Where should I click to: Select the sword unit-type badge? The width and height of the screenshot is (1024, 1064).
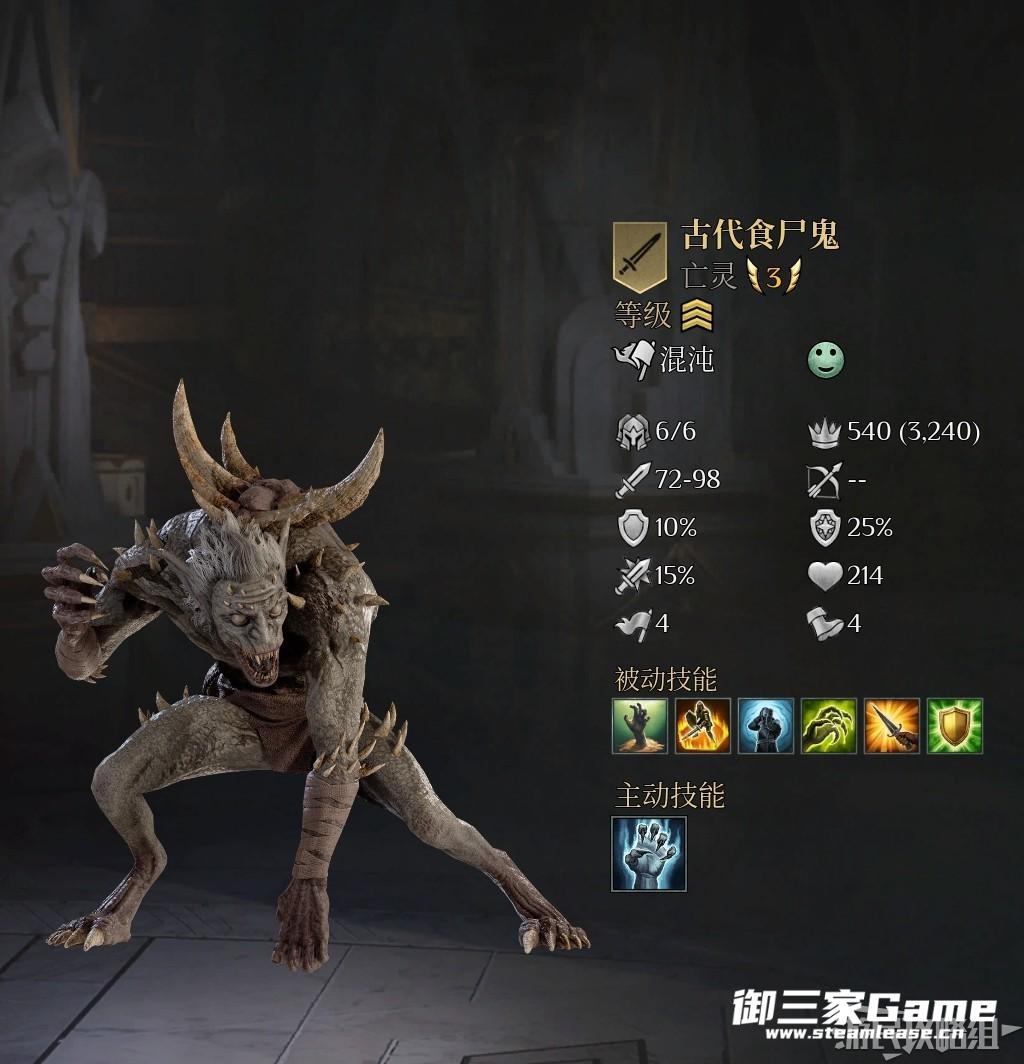pos(639,256)
